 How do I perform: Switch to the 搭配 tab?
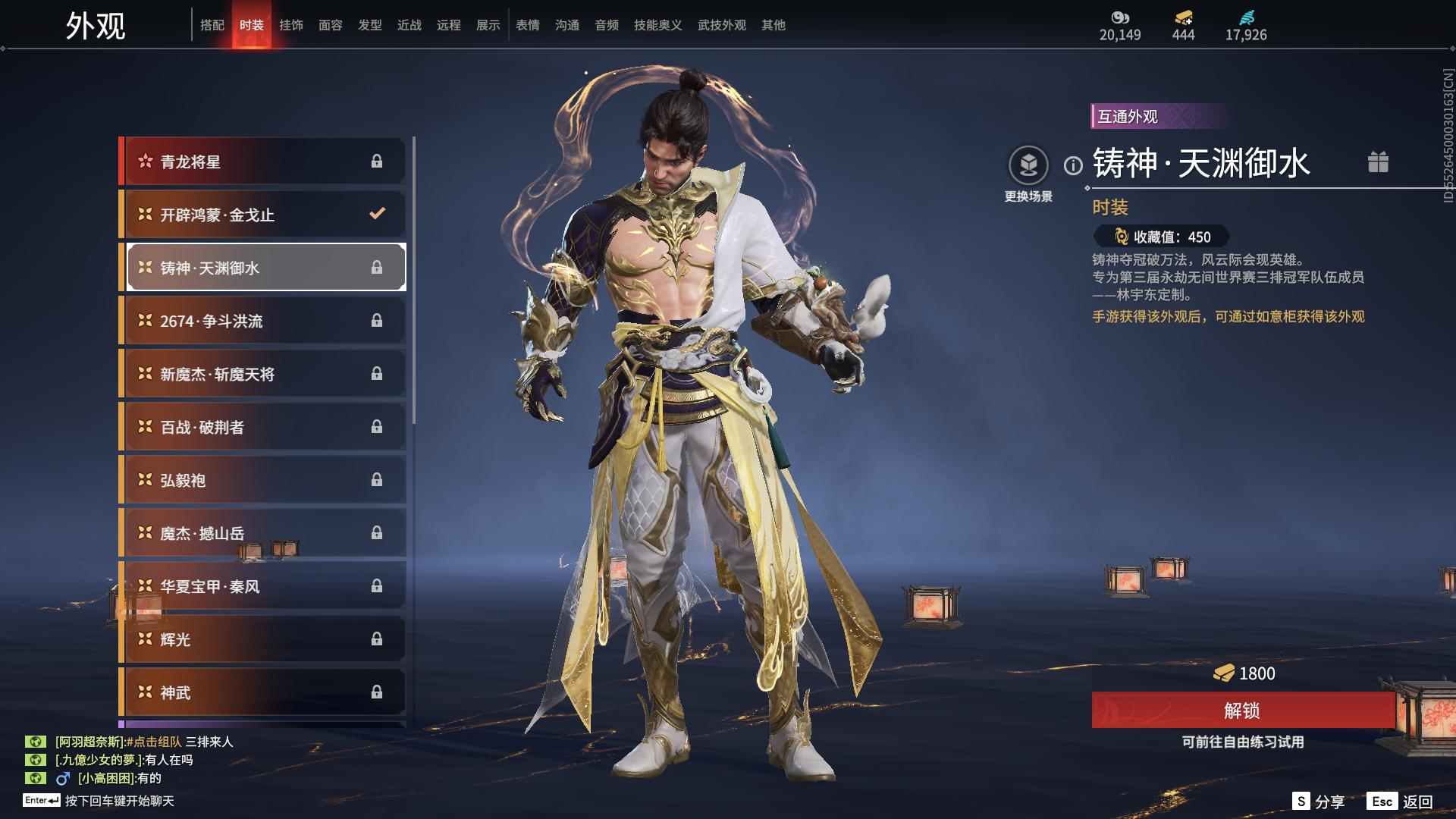[x=212, y=25]
